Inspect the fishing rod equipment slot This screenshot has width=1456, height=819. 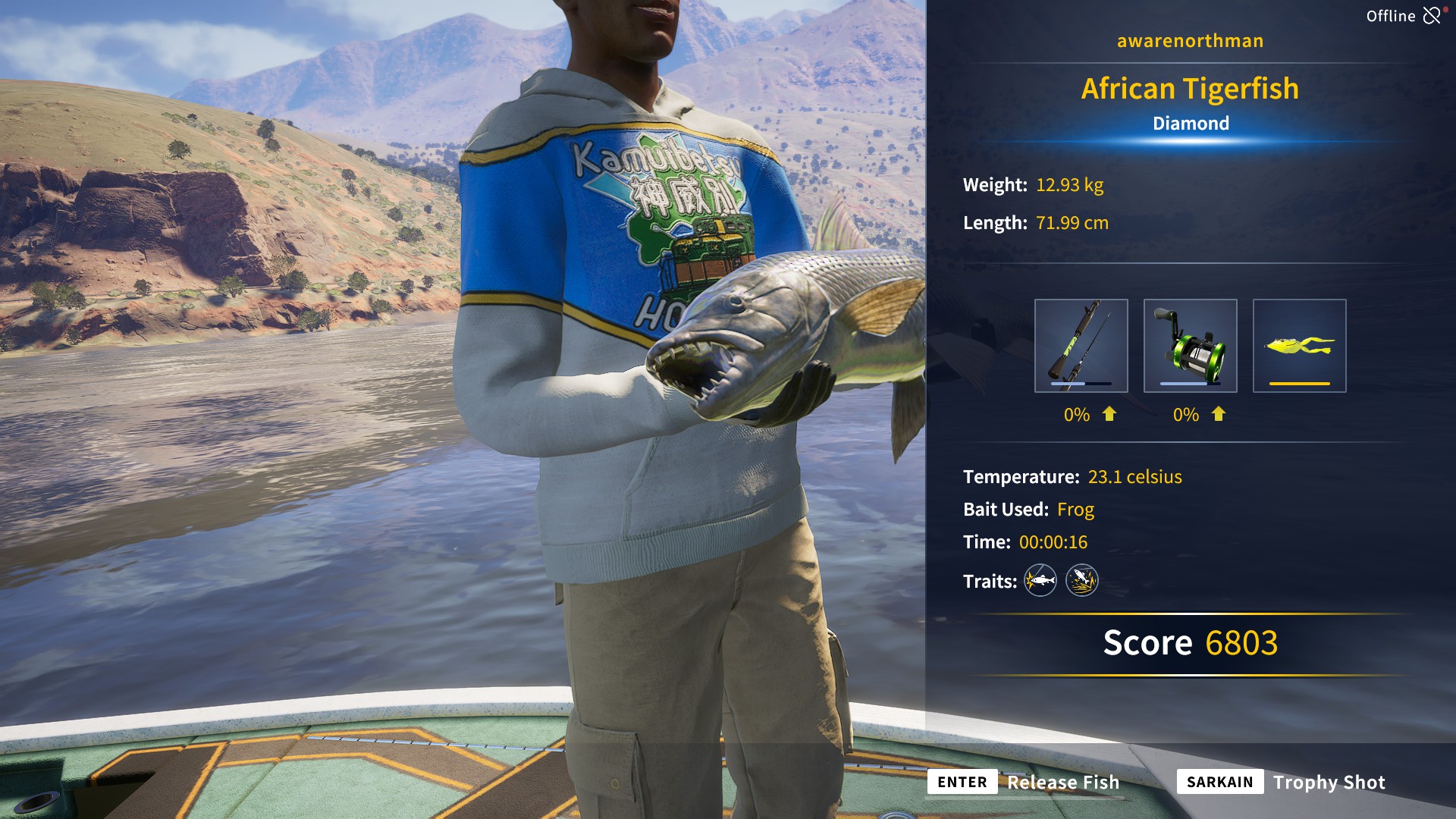[x=1081, y=346]
